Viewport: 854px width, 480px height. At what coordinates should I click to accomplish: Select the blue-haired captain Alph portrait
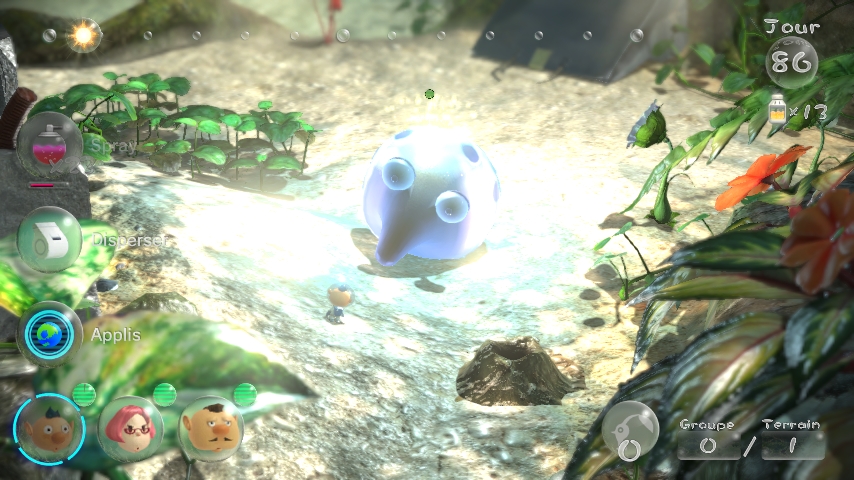click(48, 427)
